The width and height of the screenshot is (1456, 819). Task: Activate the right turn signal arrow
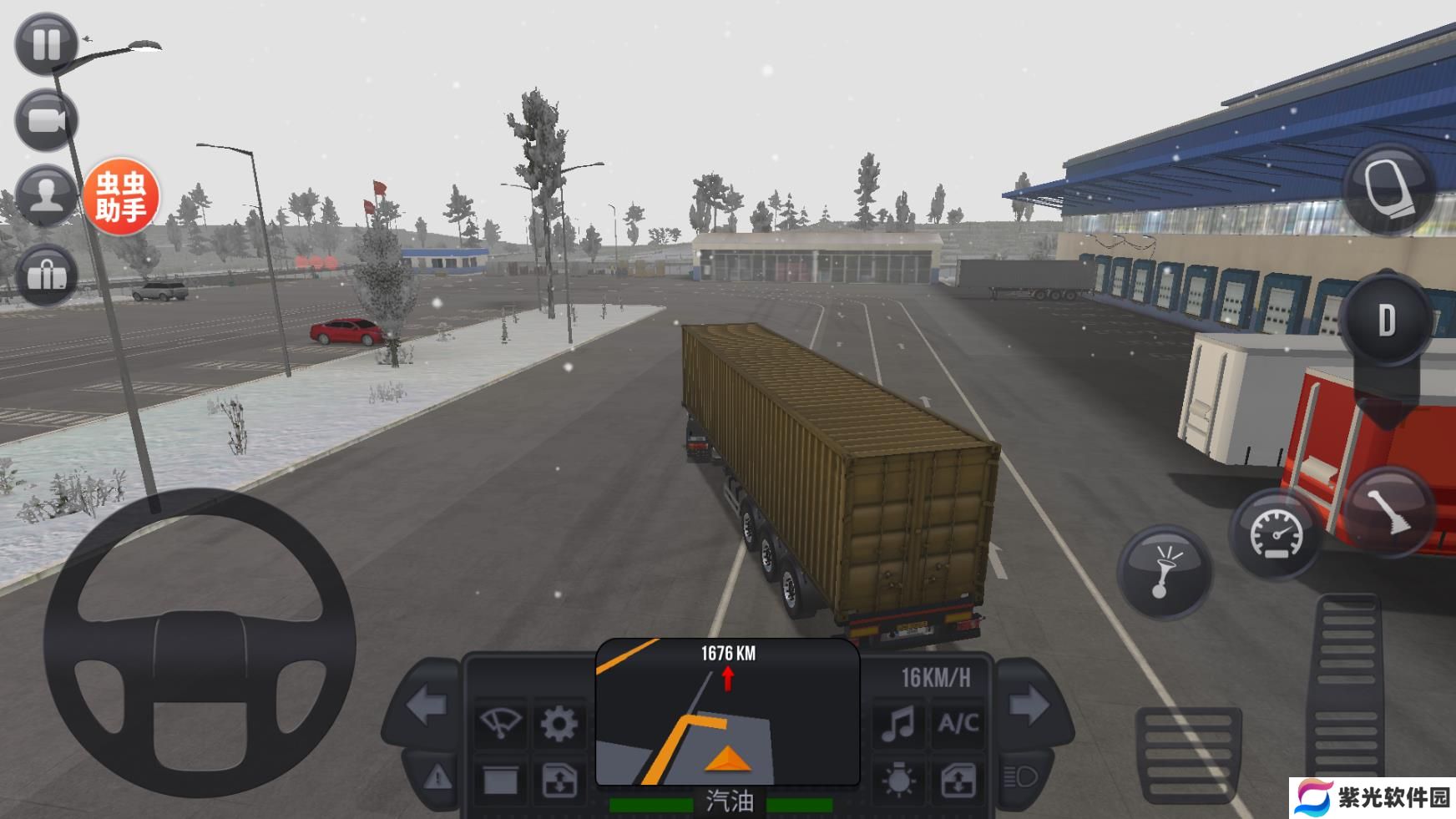[1029, 705]
